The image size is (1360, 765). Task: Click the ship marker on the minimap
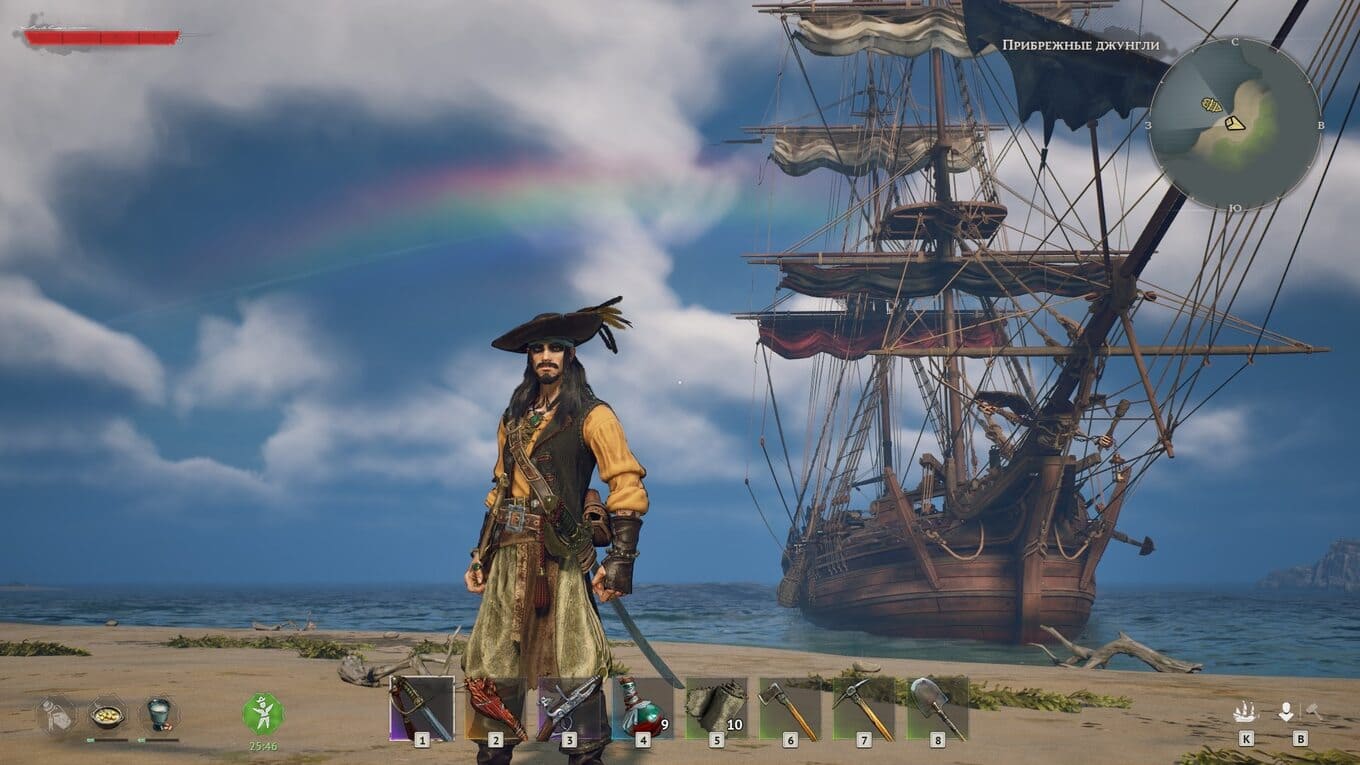1211,104
